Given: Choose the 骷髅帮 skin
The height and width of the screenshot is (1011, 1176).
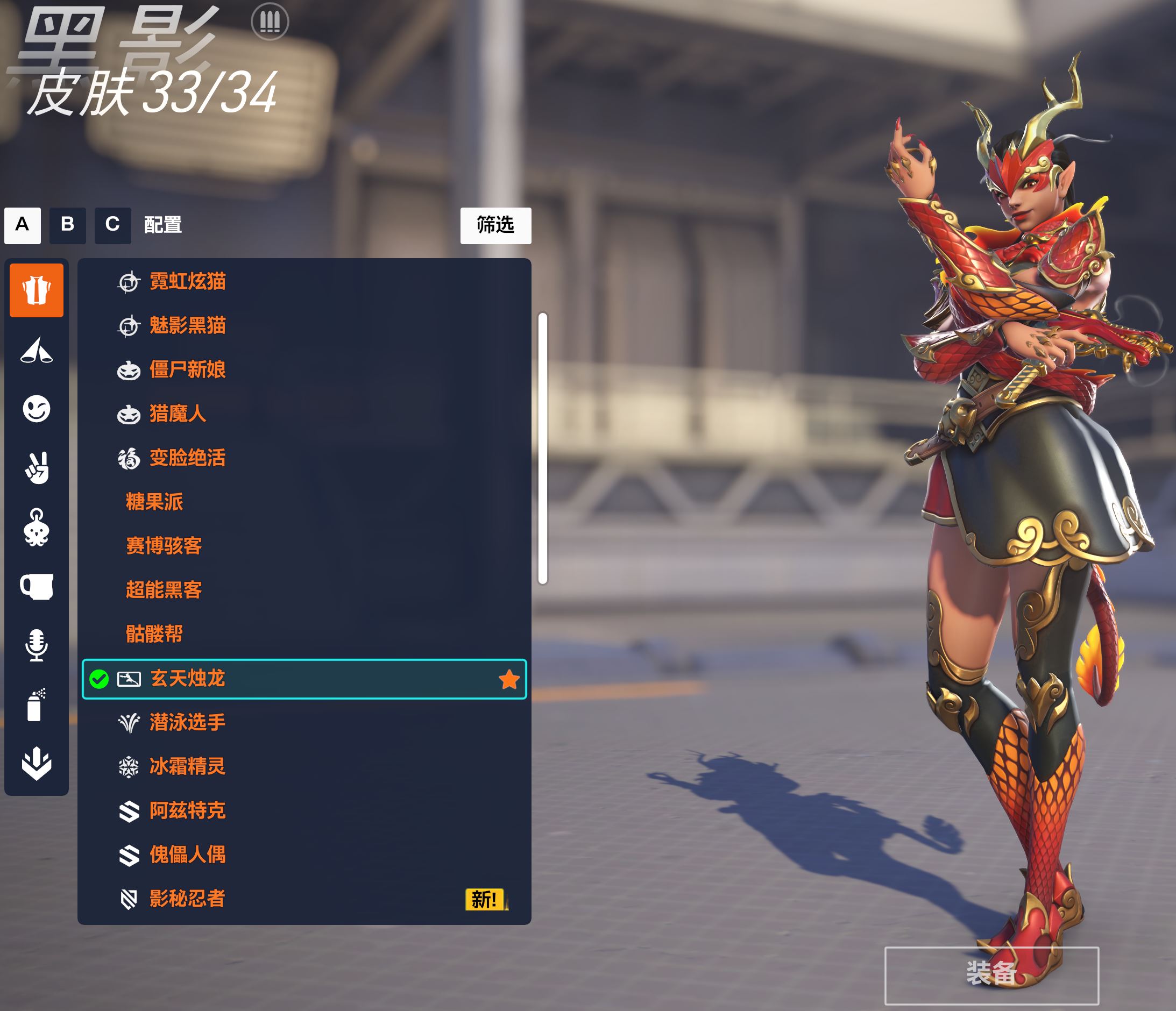Looking at the screenshot, I should point(154,633).
